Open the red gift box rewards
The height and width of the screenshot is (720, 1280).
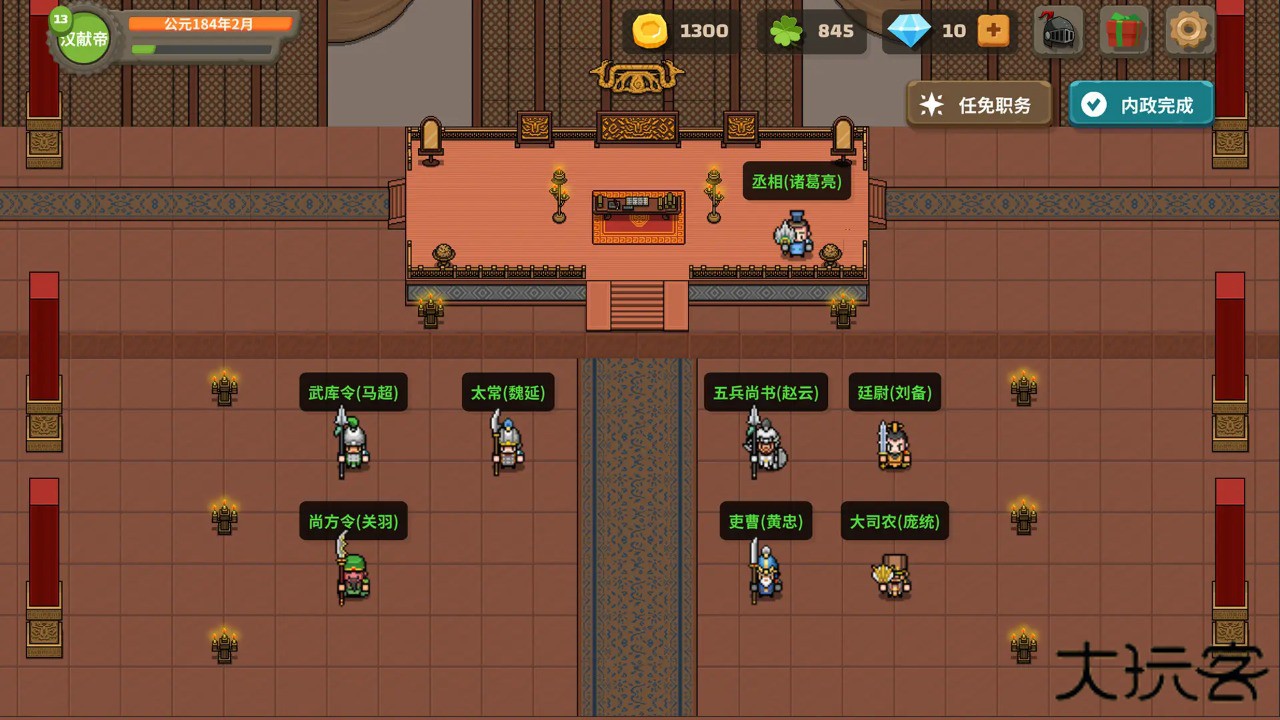(x=1125, y=31)
